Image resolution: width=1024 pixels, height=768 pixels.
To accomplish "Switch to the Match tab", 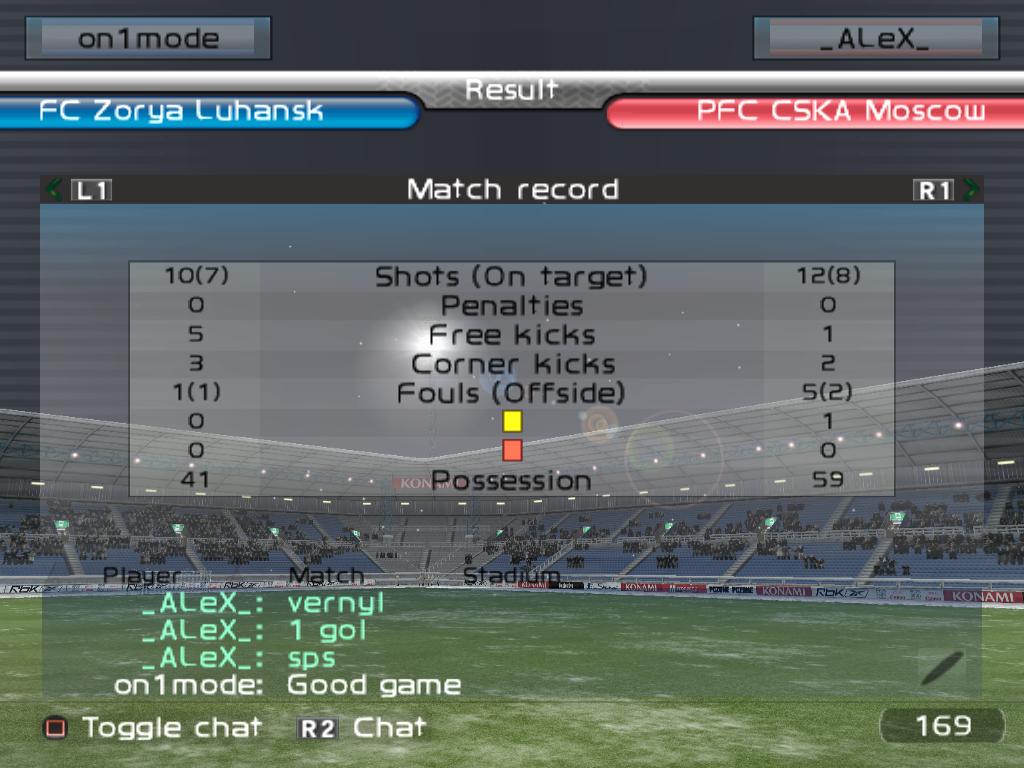I will (326, 575).
